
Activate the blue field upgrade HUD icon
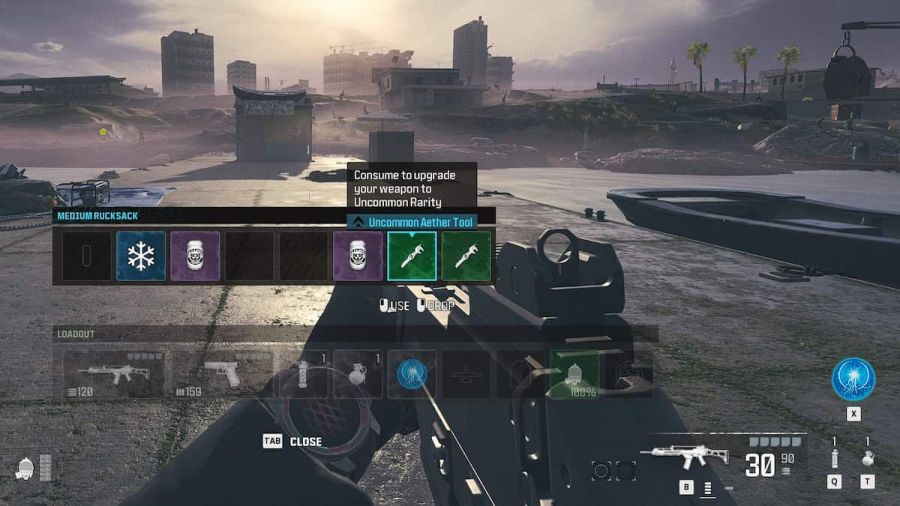(x=853, y=380)
